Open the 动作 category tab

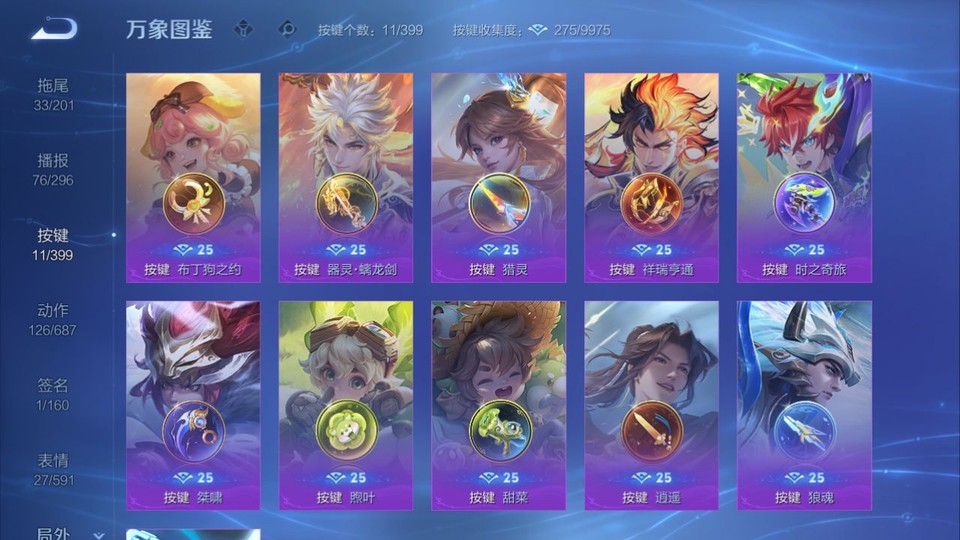tap(53, 319)
